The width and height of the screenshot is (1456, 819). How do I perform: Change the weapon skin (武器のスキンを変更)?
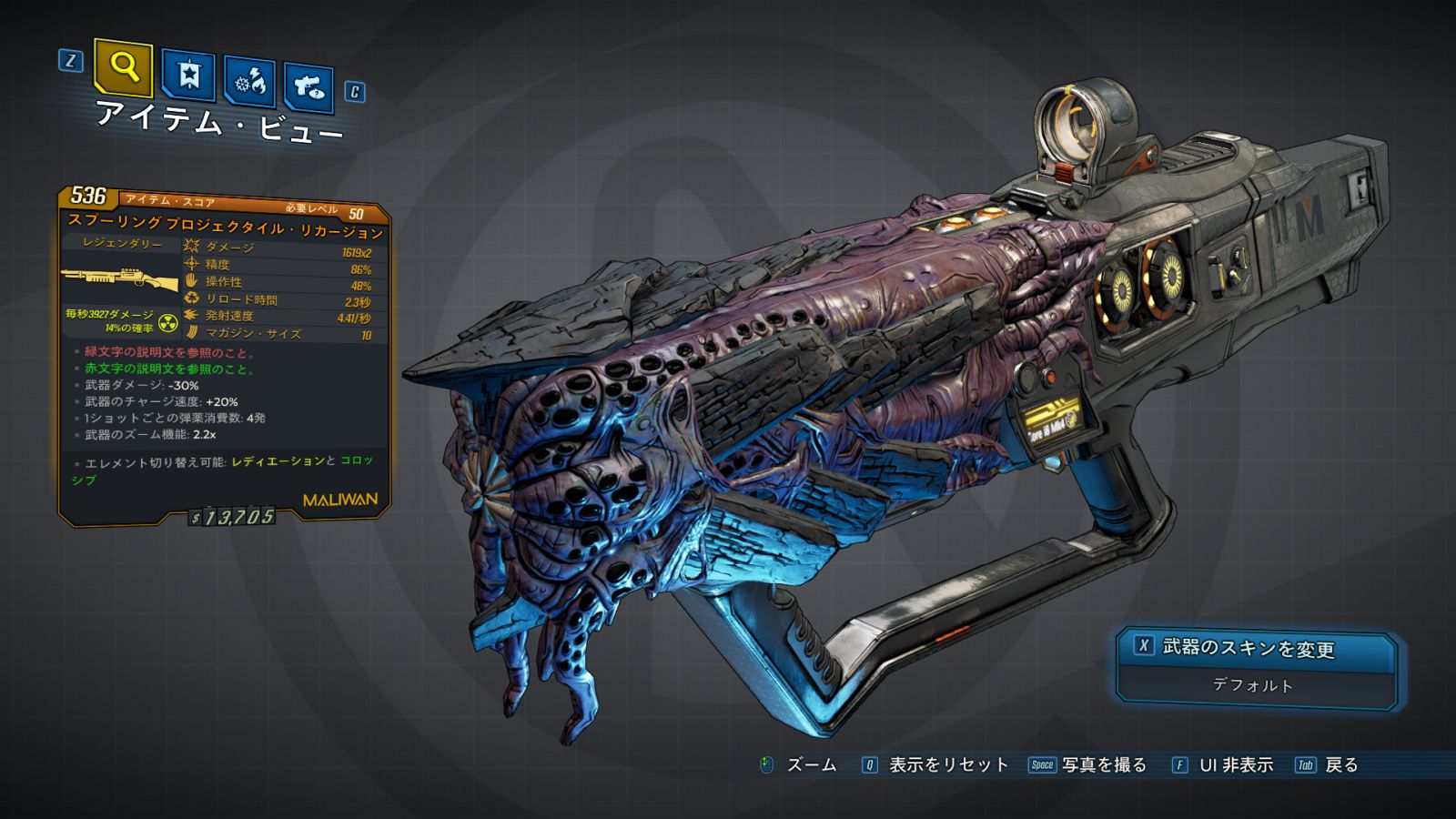coord(1248,648)
